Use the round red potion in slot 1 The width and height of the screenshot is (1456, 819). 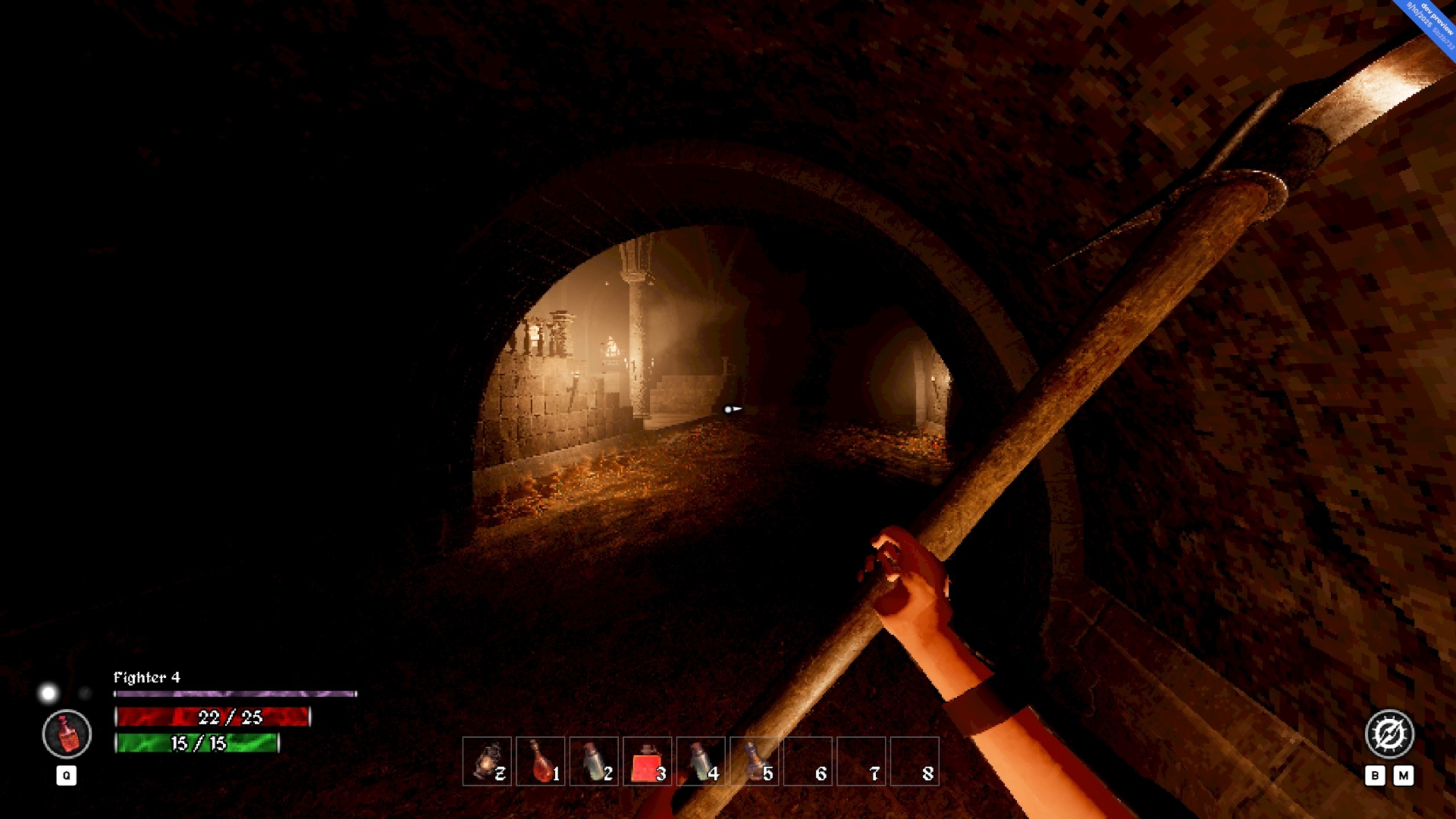pyautogui.click(x=541, y=761)
